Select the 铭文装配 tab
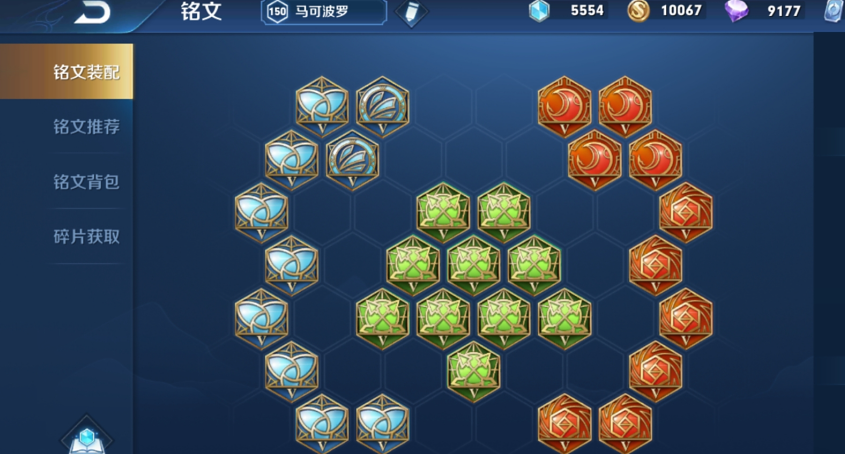 (x=86, y=72)
